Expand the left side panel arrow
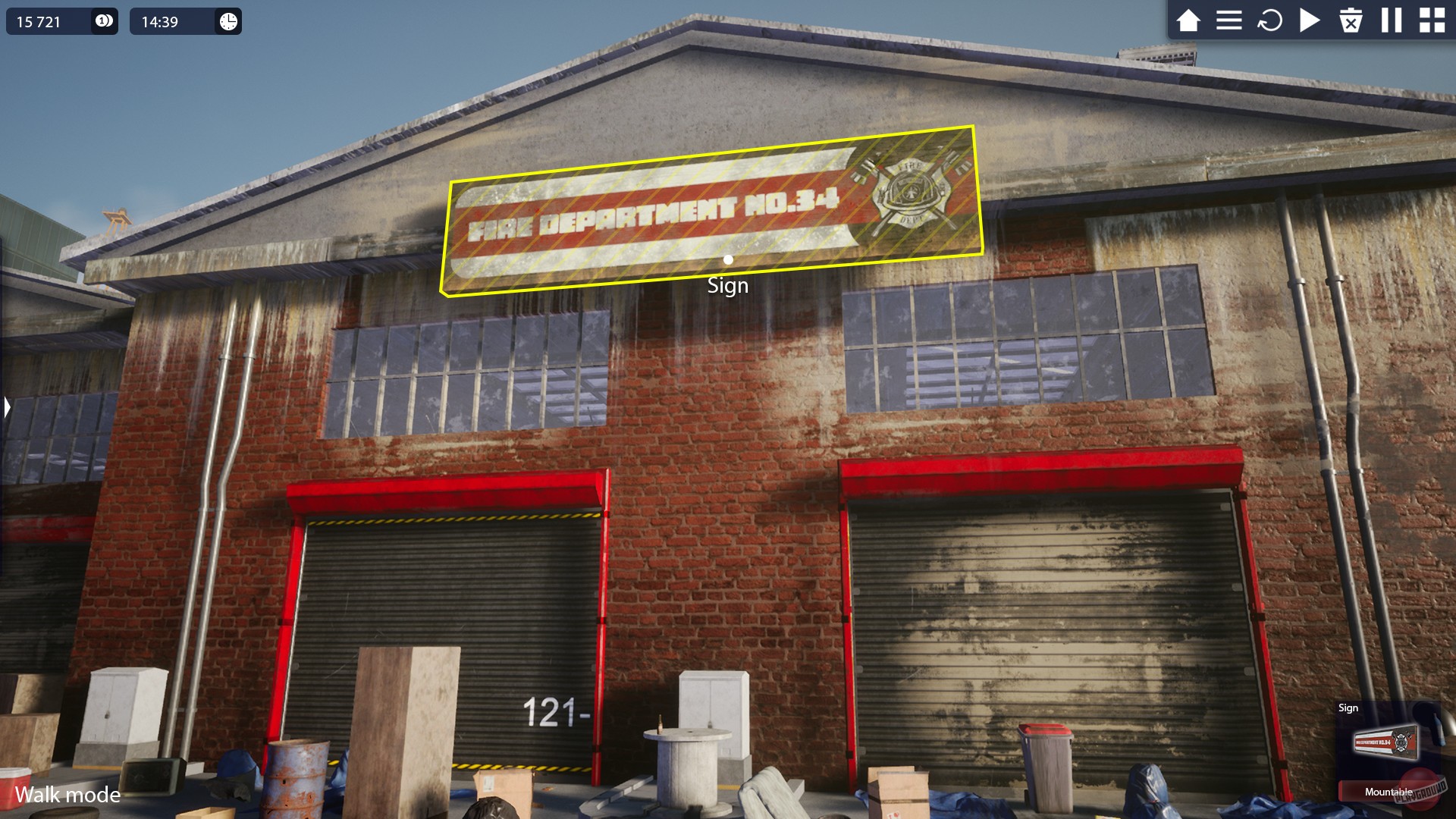 click(x=6, y=407)
